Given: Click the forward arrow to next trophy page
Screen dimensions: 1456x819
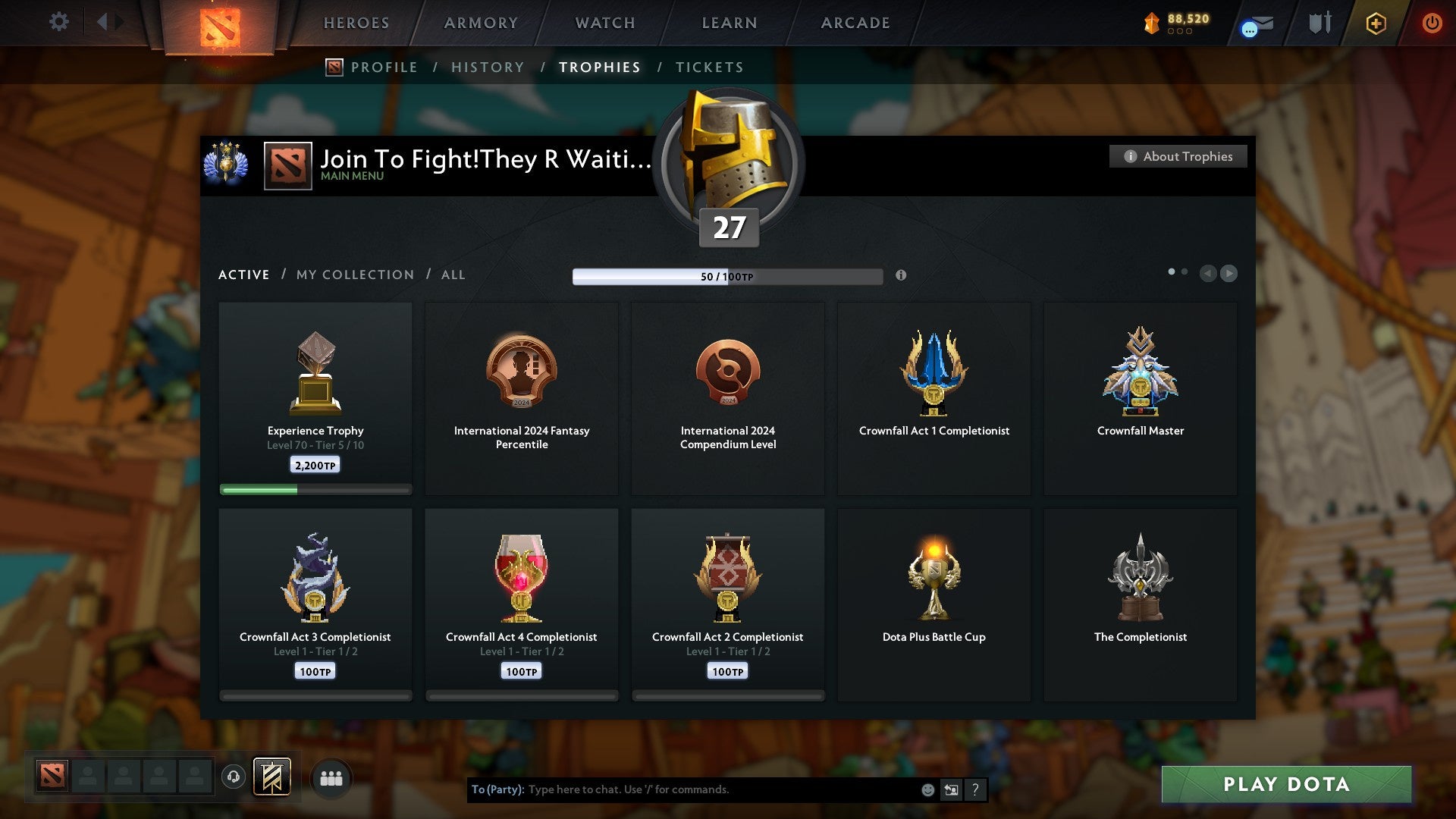Looking at the screenshot, I should click(1229, 274).
